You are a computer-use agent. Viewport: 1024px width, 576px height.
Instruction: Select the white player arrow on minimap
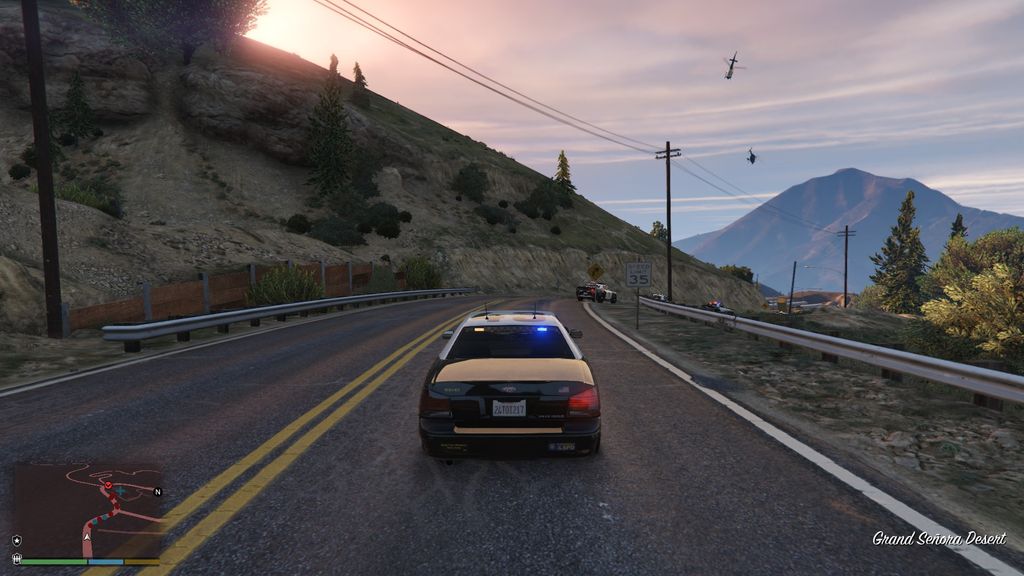click(87, 537)
